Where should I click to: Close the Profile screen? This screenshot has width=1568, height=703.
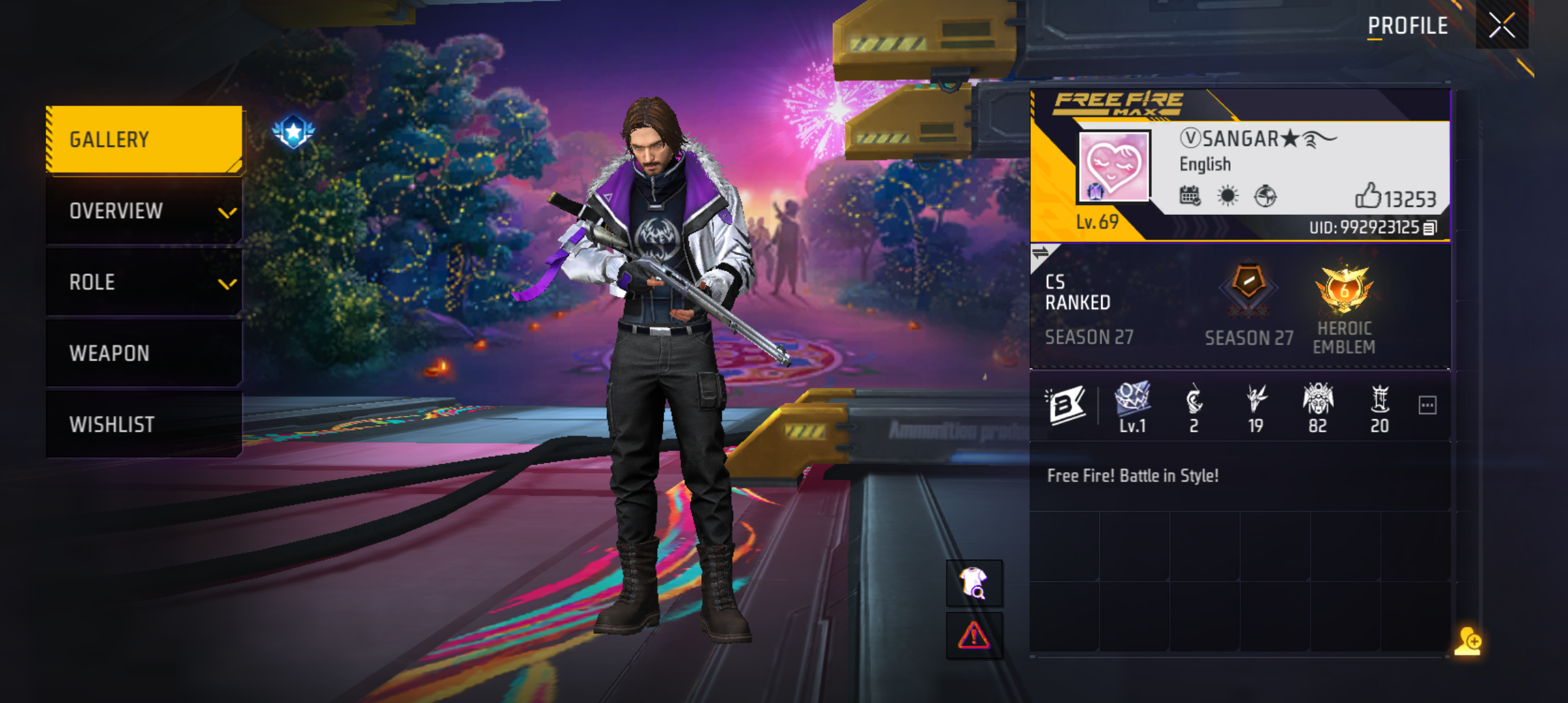(1502, 26)
